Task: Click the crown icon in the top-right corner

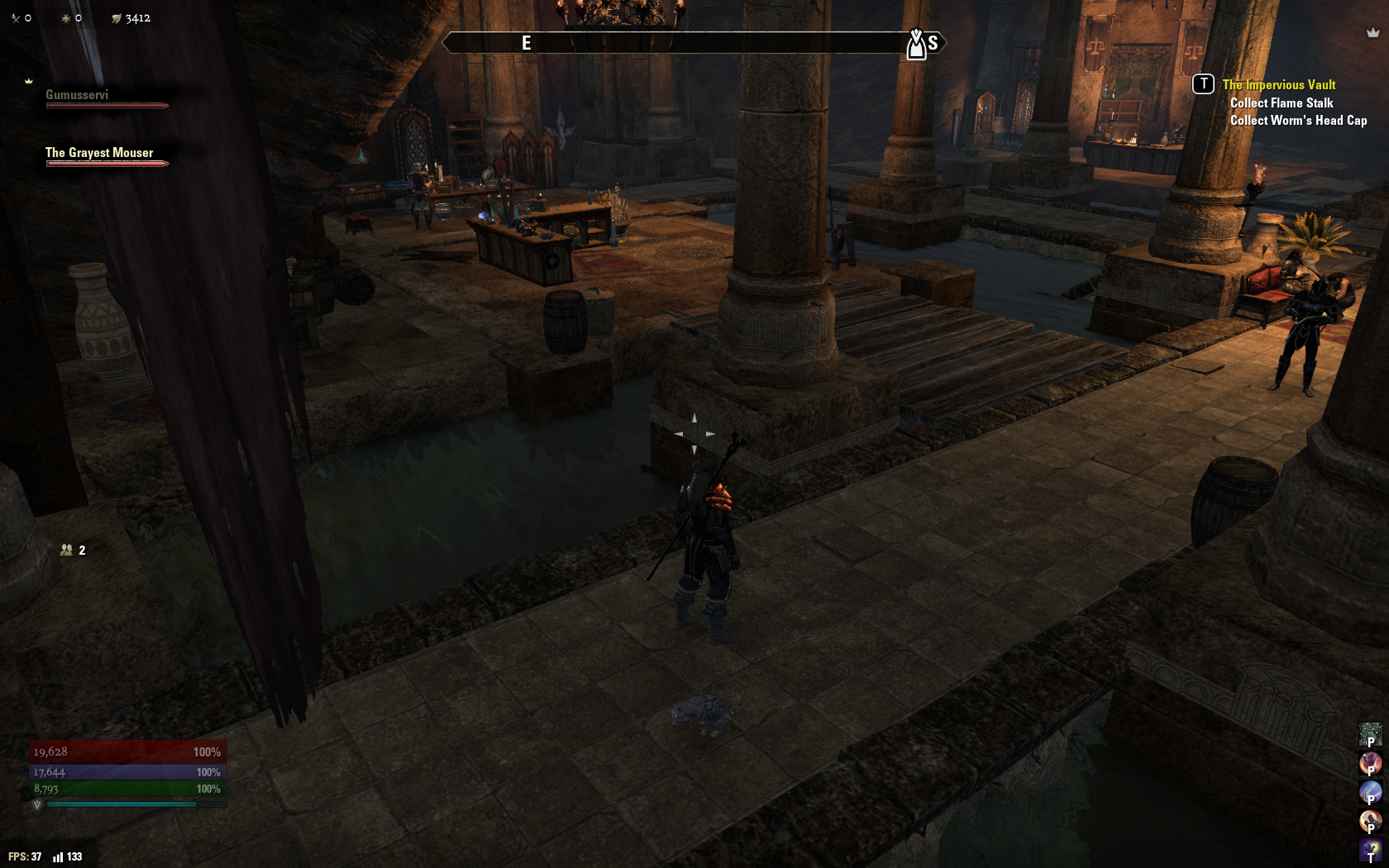Action: pyautogui.click(x=1373, y=33)
